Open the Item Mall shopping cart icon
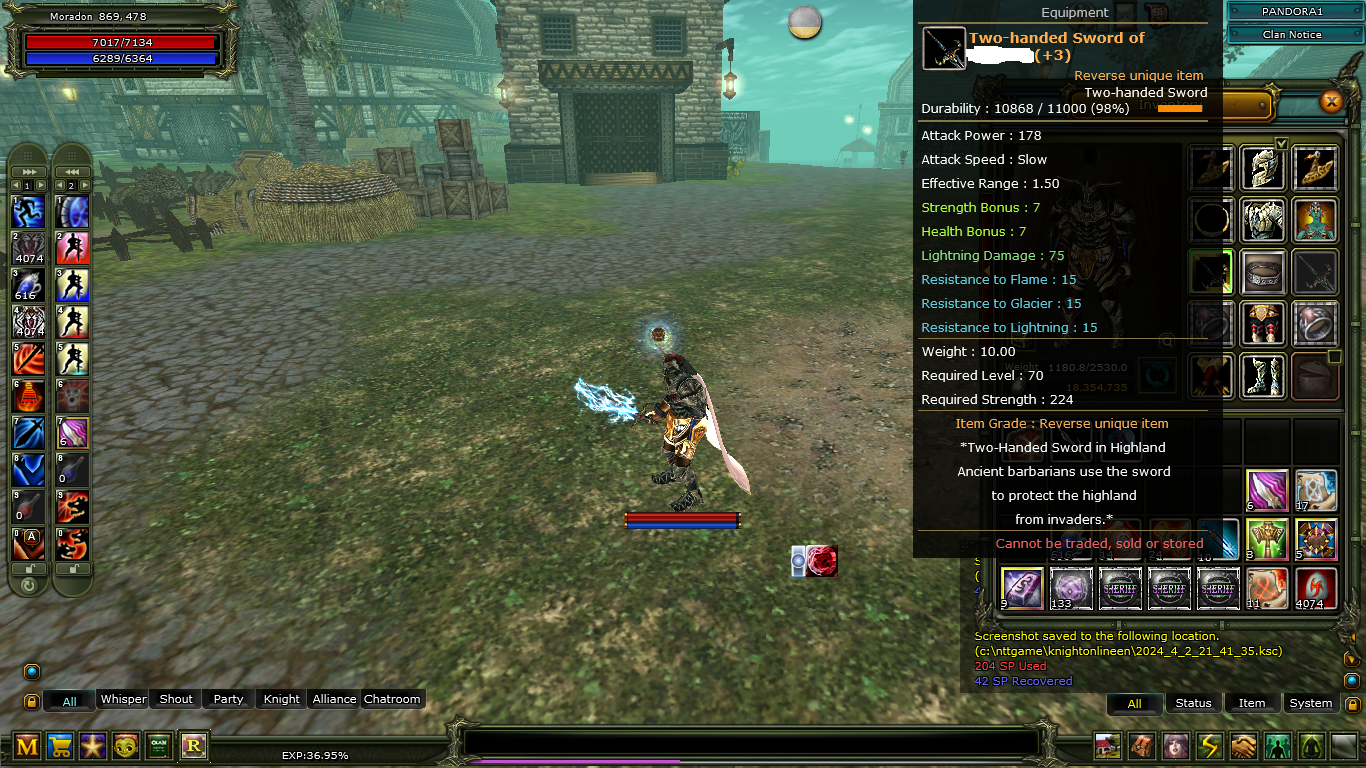1366x768 pixels. 60,747
